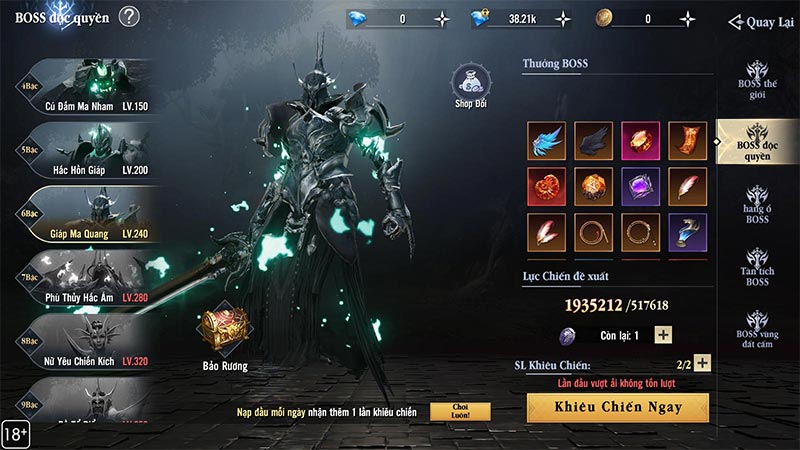
Task: Click the Chơi Luôn button
Action: pyautogui.click(x=460, y=412)
